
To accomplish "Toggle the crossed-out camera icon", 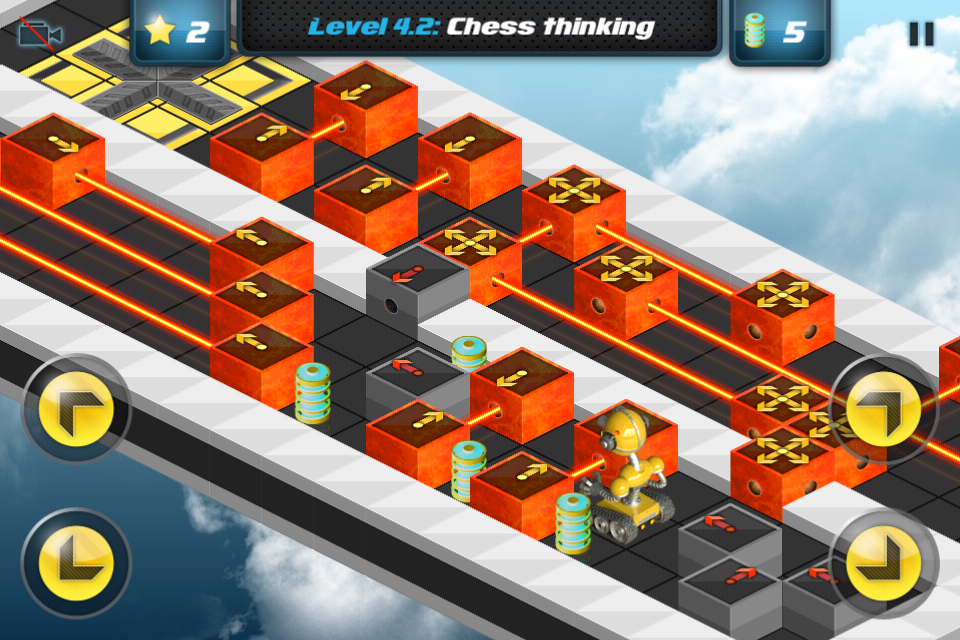I will tap(40, 33).
